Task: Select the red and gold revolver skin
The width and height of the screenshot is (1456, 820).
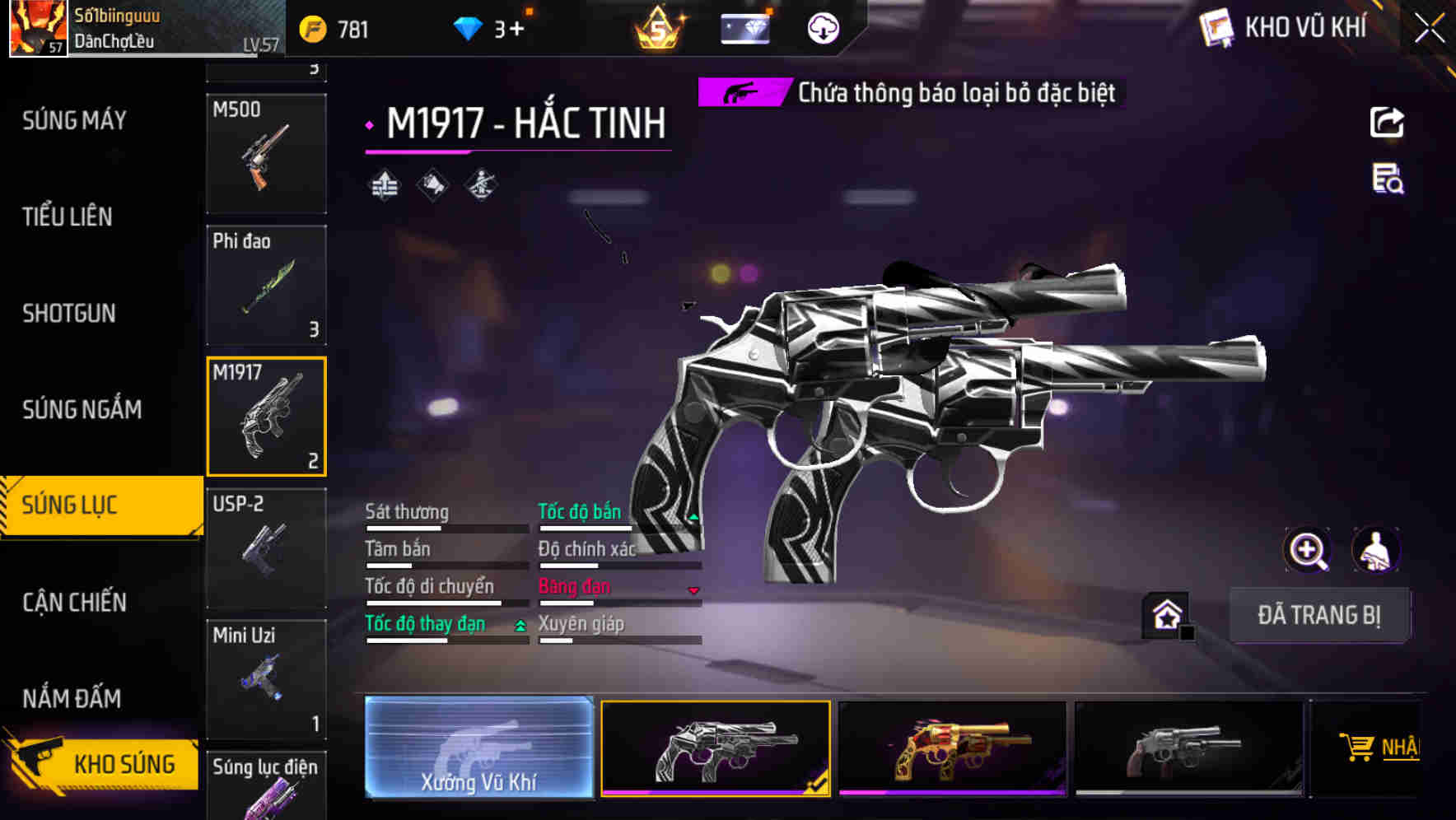Action: tap(952, 748)
